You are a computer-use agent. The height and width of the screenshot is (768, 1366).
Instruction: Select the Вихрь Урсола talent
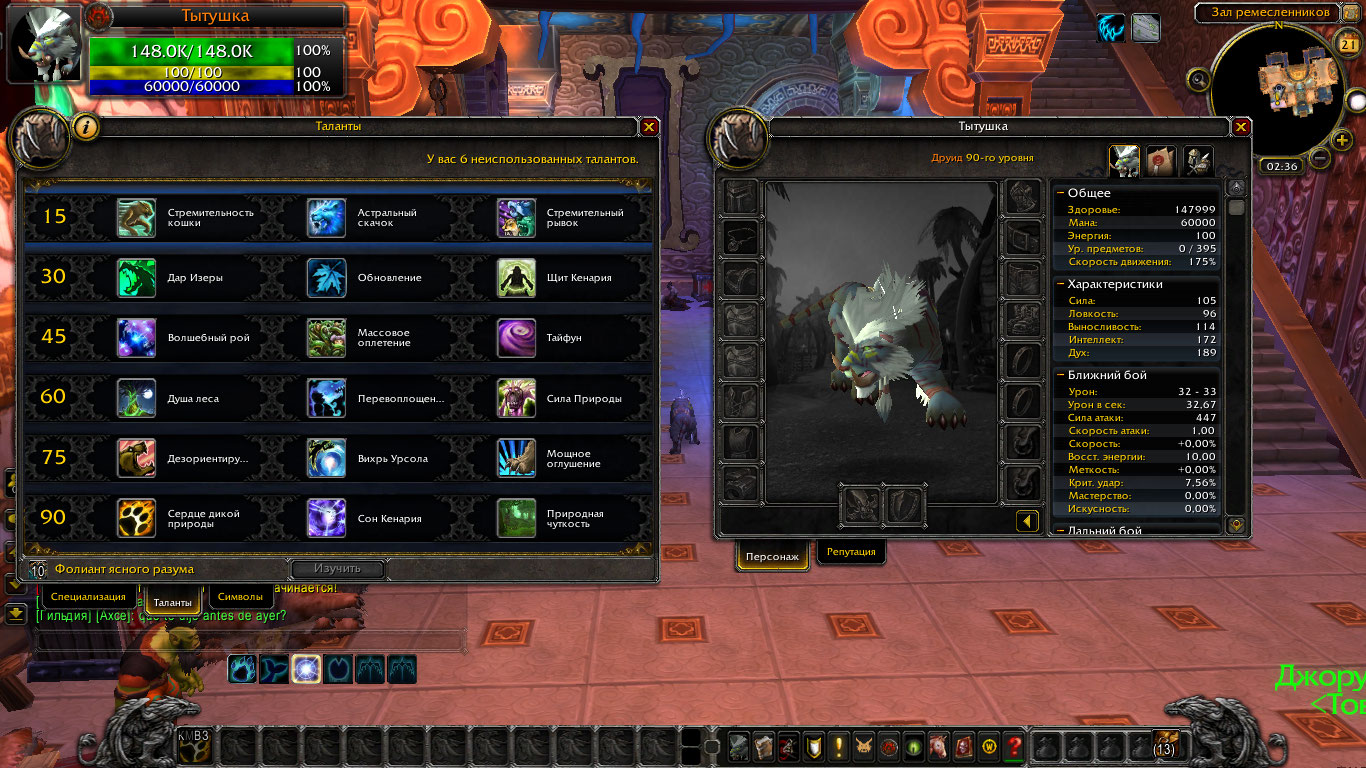coord(327,458)
